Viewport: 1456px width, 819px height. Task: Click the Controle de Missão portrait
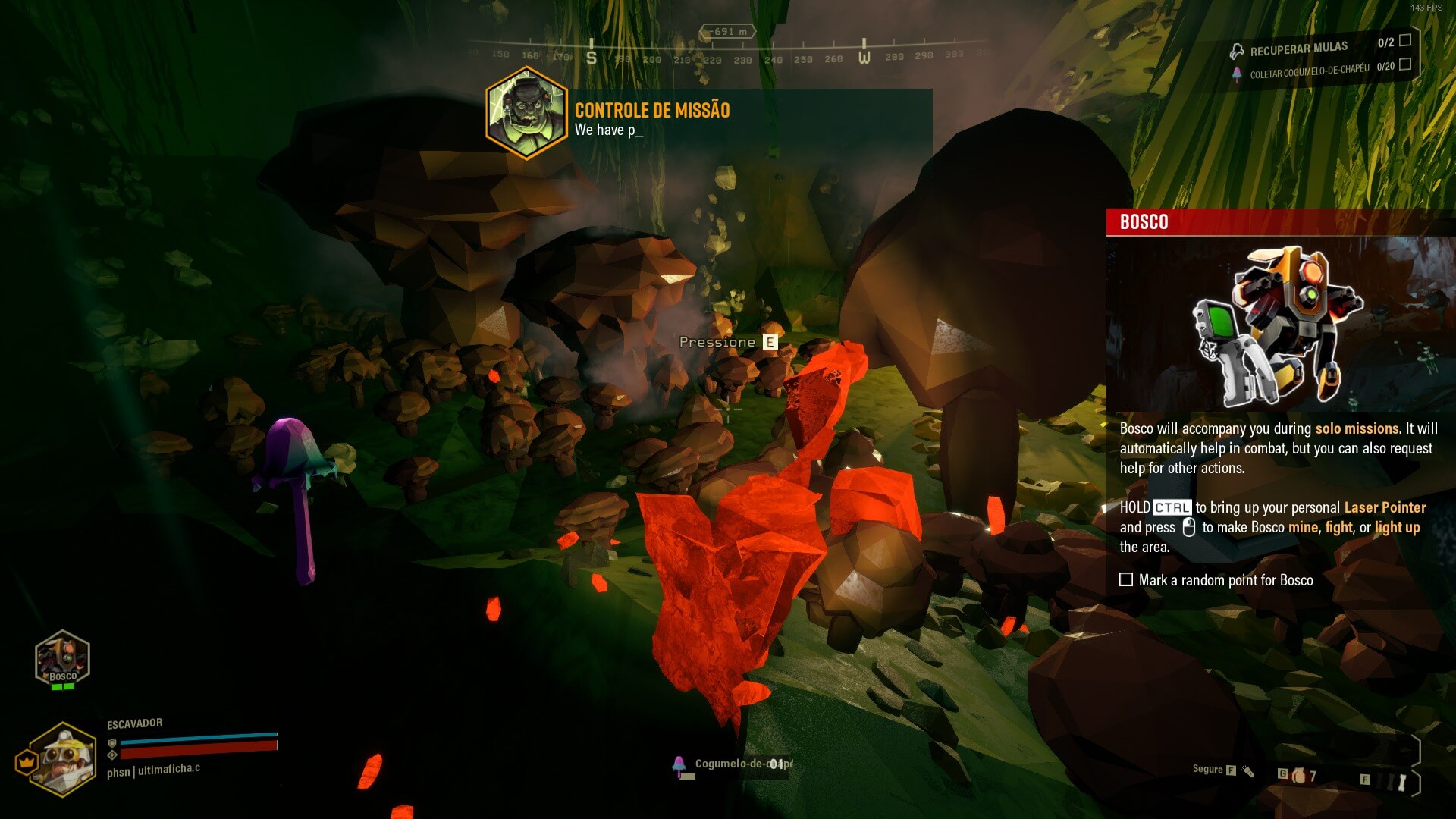point(526,113)
